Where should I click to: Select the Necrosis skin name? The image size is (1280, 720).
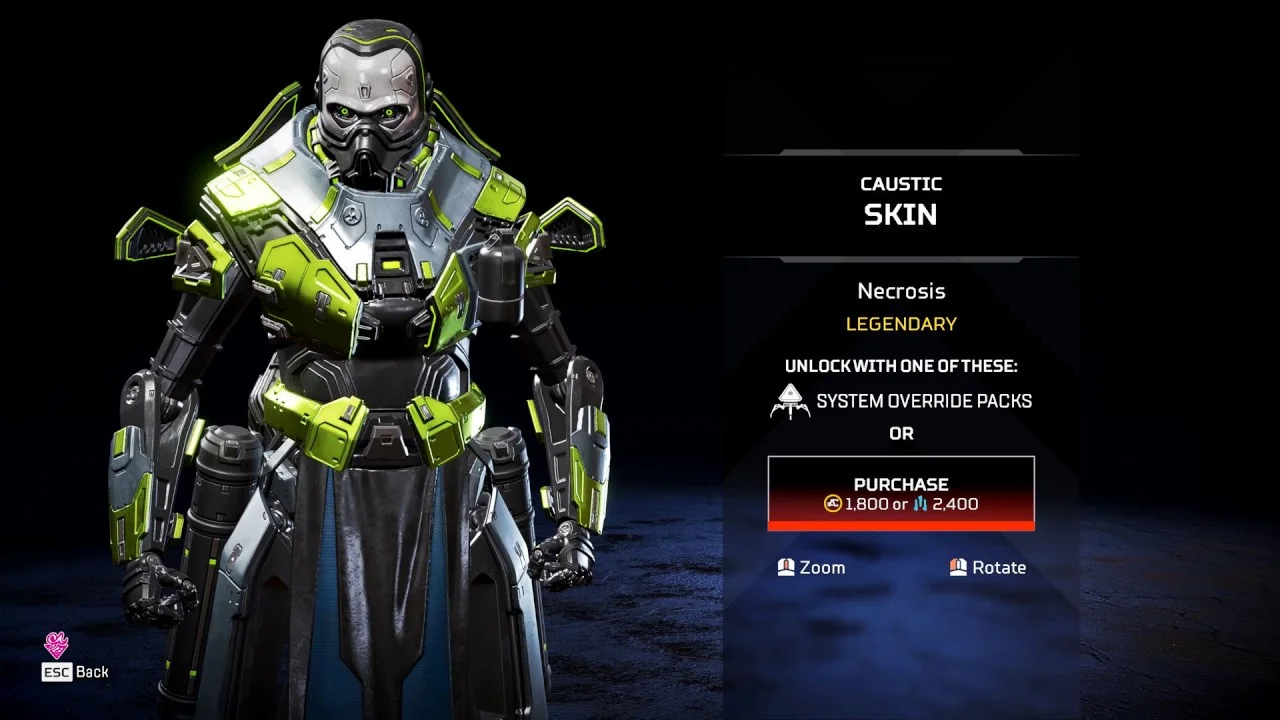click(900, 291)
